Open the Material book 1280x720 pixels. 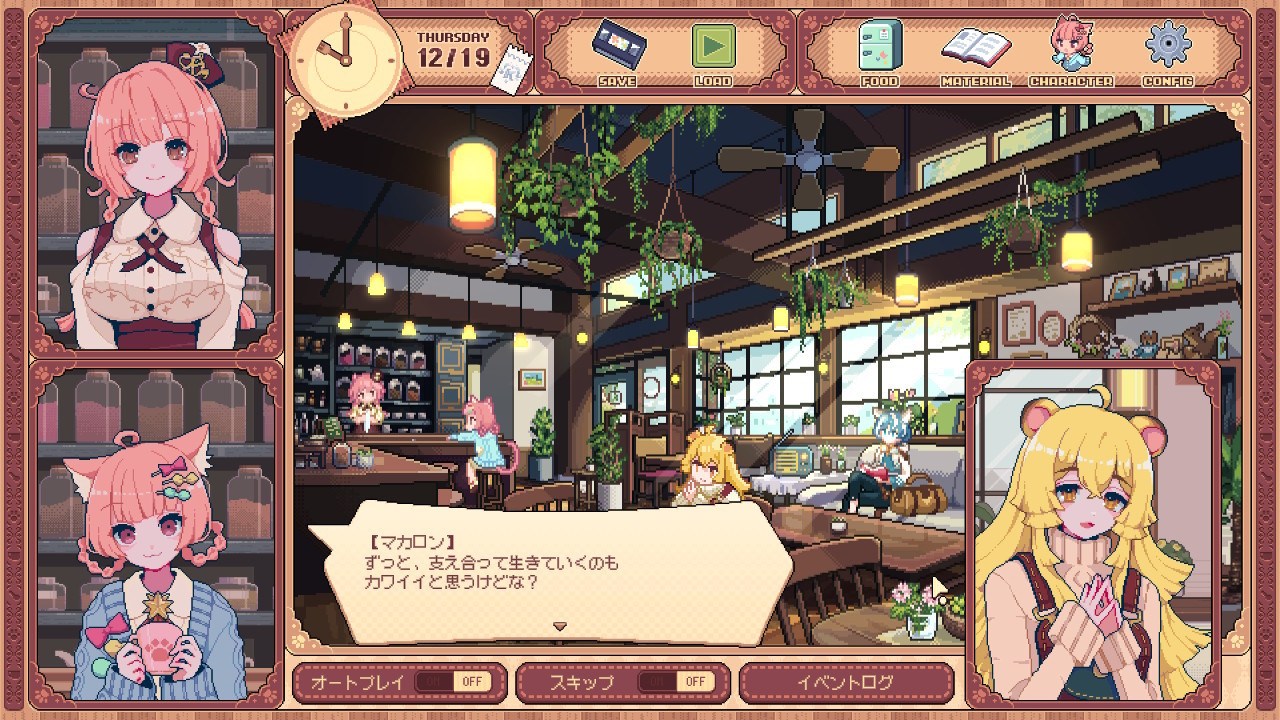click(975, 52)
